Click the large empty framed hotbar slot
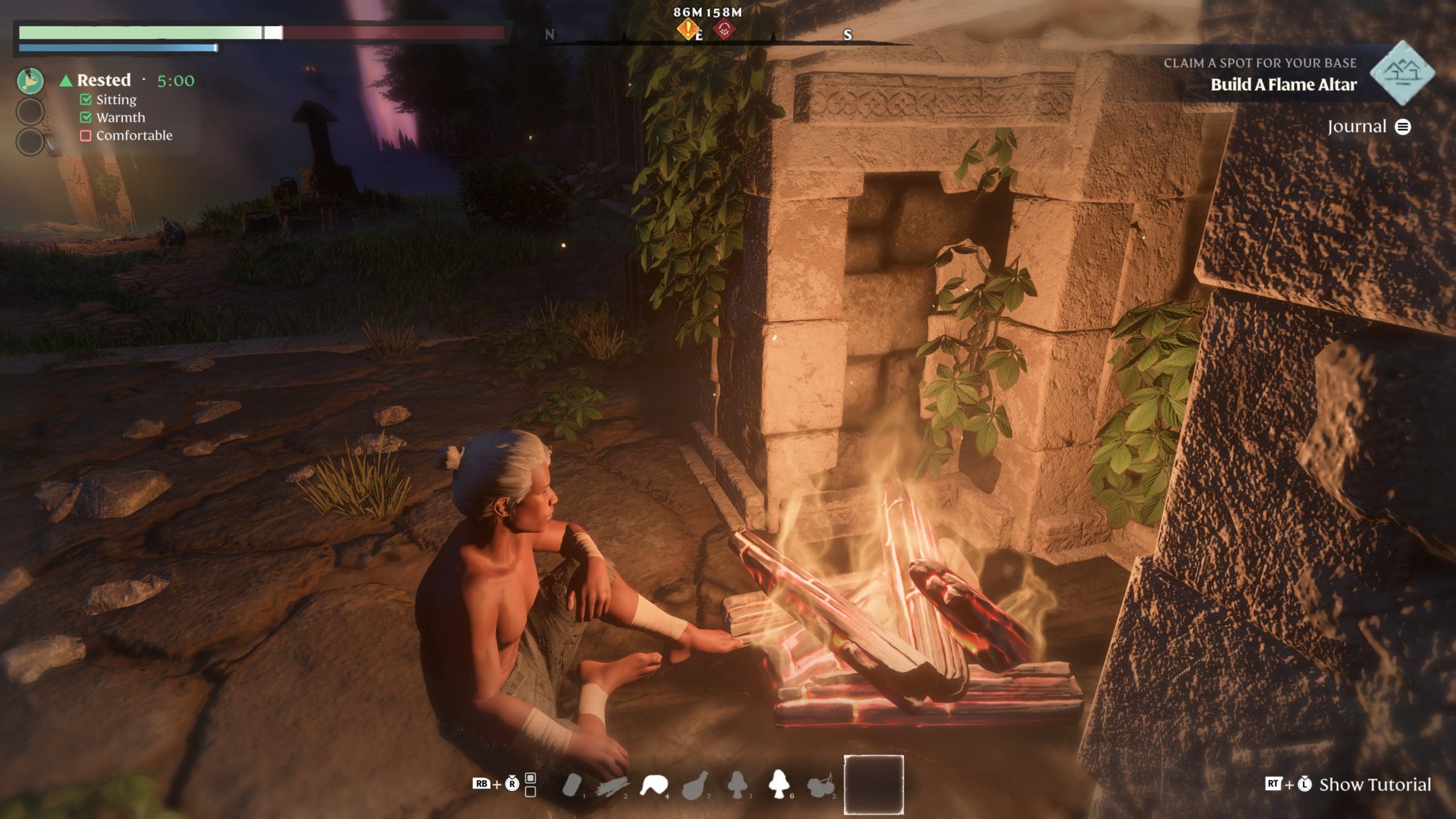Image resolution: width=1456 pixels, height=819 pixels. 874,784
